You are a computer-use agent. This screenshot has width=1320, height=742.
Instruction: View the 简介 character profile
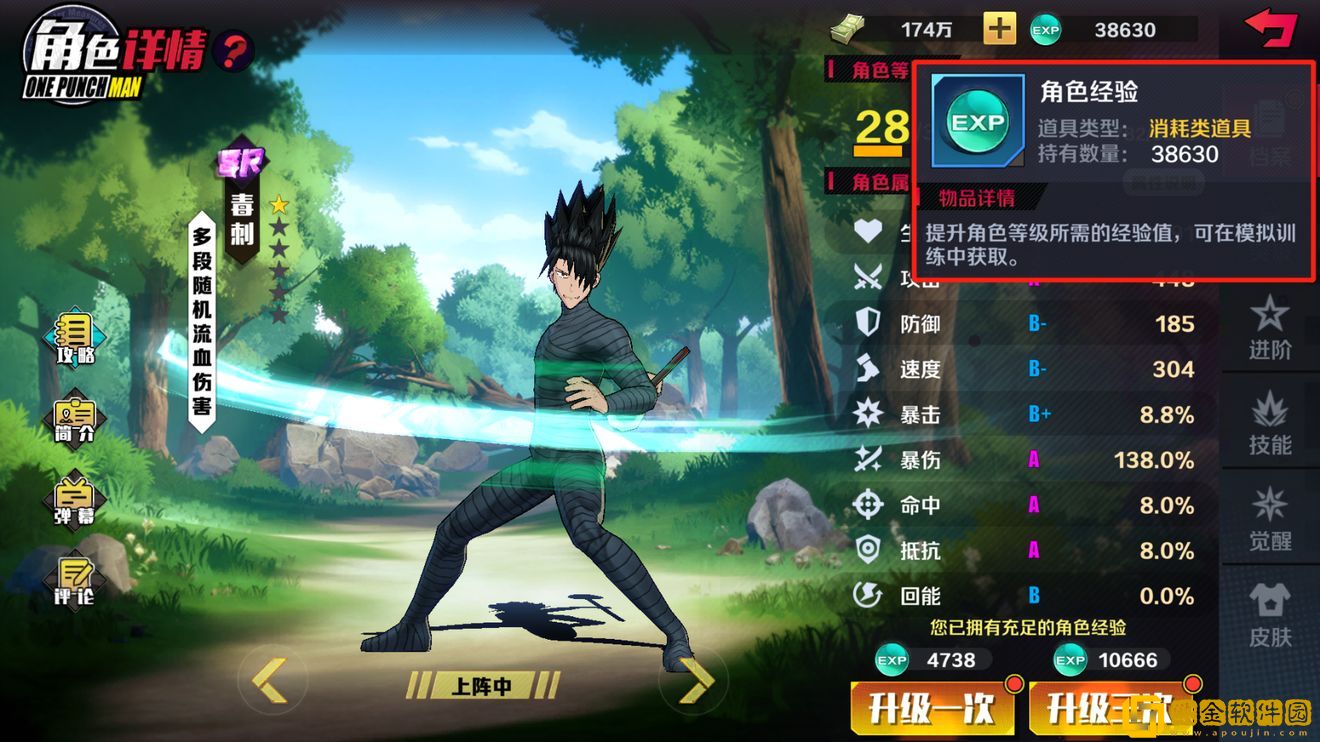point(75,420)
